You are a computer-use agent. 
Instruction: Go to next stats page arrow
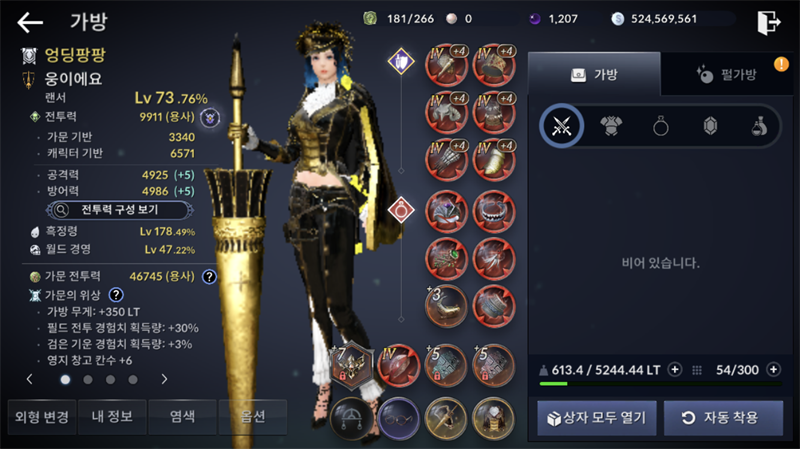click(164, 380)
